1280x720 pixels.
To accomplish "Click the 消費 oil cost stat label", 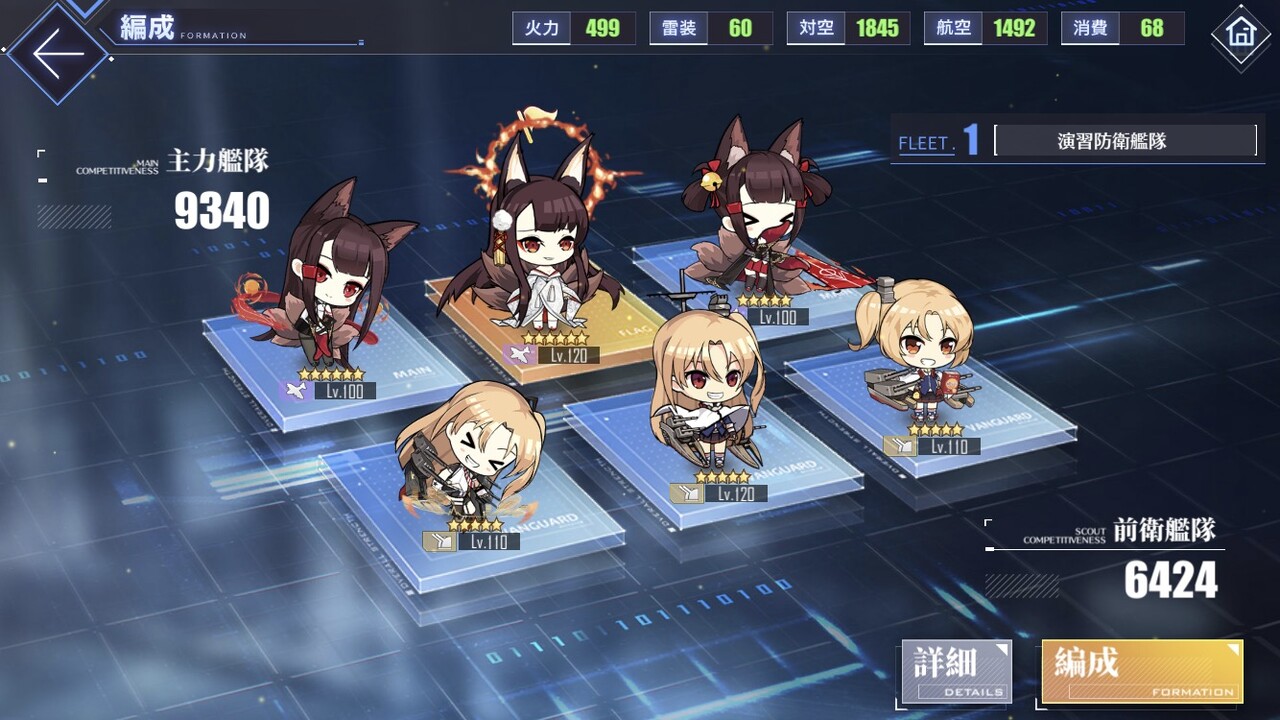I will click(x=1088, y=28).
